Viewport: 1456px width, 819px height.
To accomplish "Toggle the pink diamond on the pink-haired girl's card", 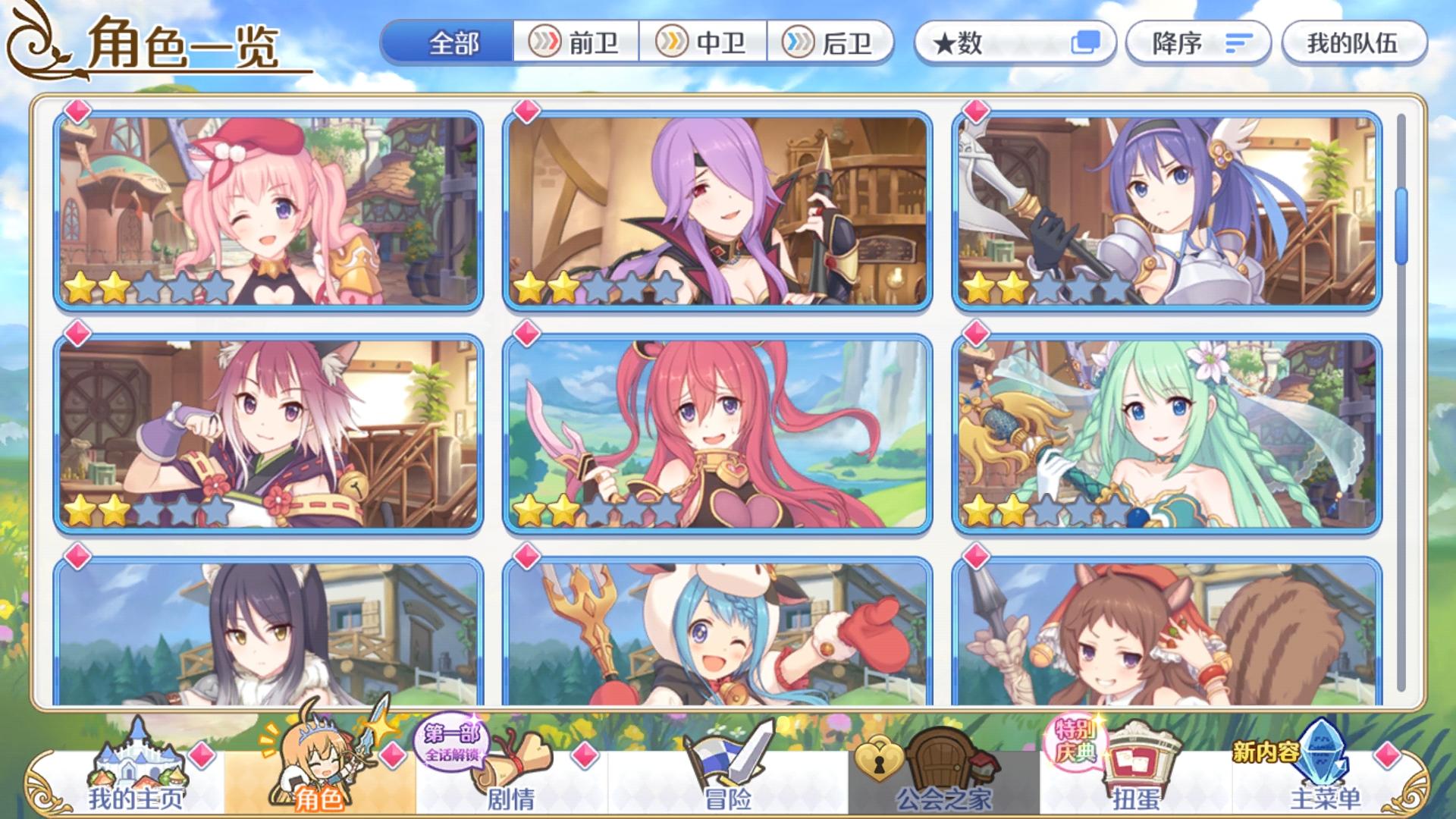I will (x=76, y=114).
